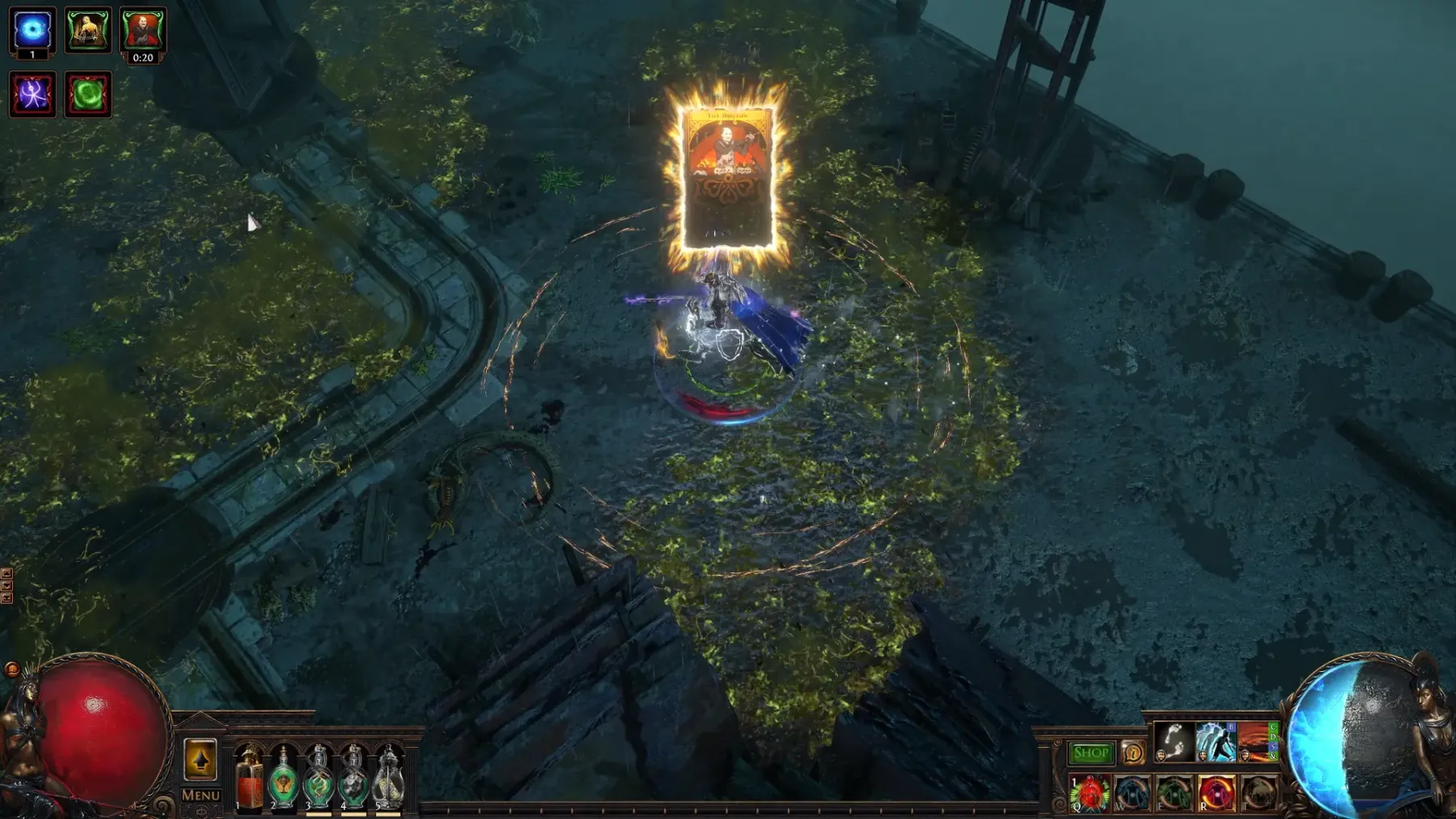The height and width of the screenshot is (819, 1456).
Task: Use the grey stone flask in slot 4
Action: click(353, 779)
